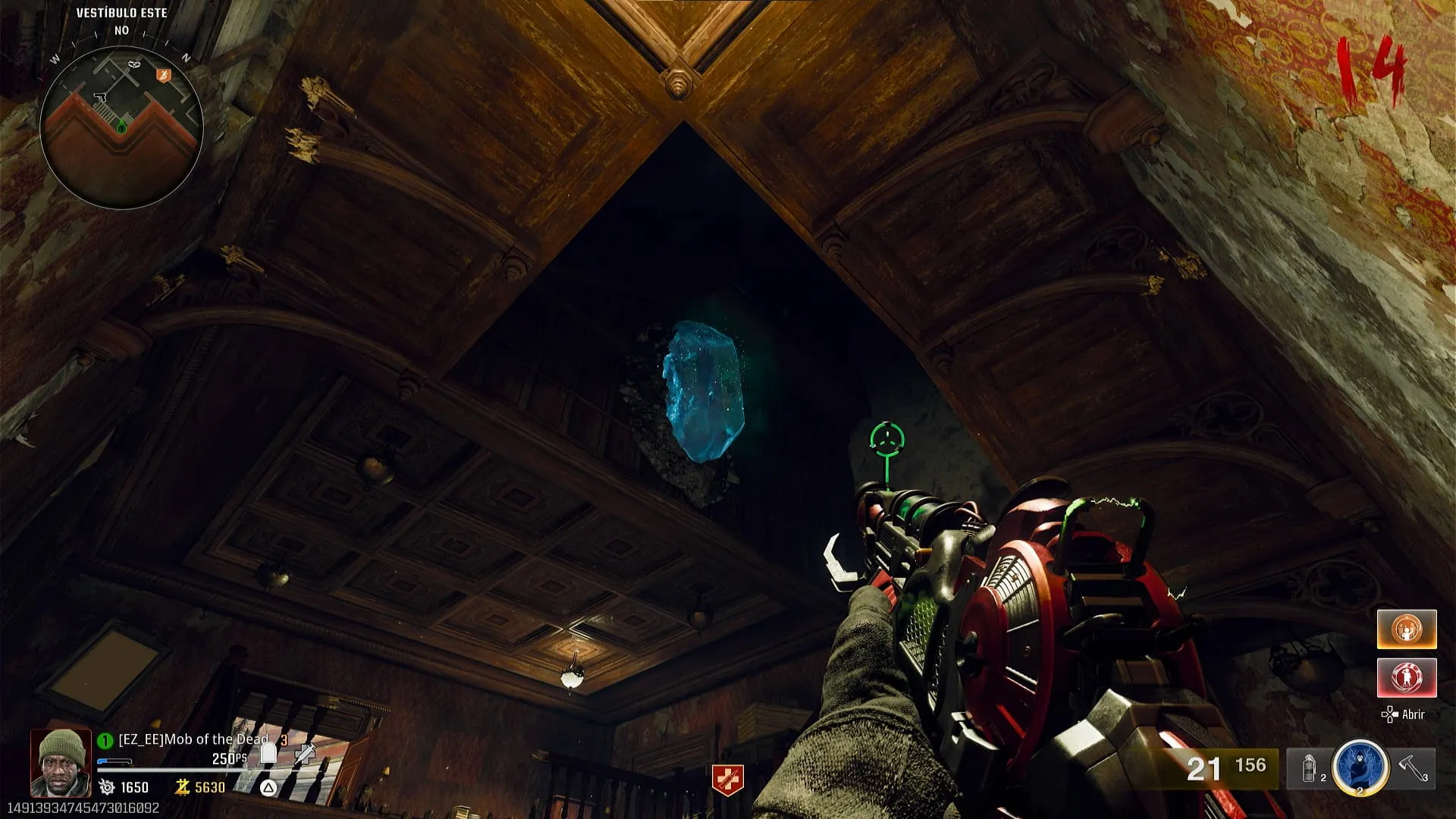Select the pistol wall-buy marker on minimap

point(99,97)
